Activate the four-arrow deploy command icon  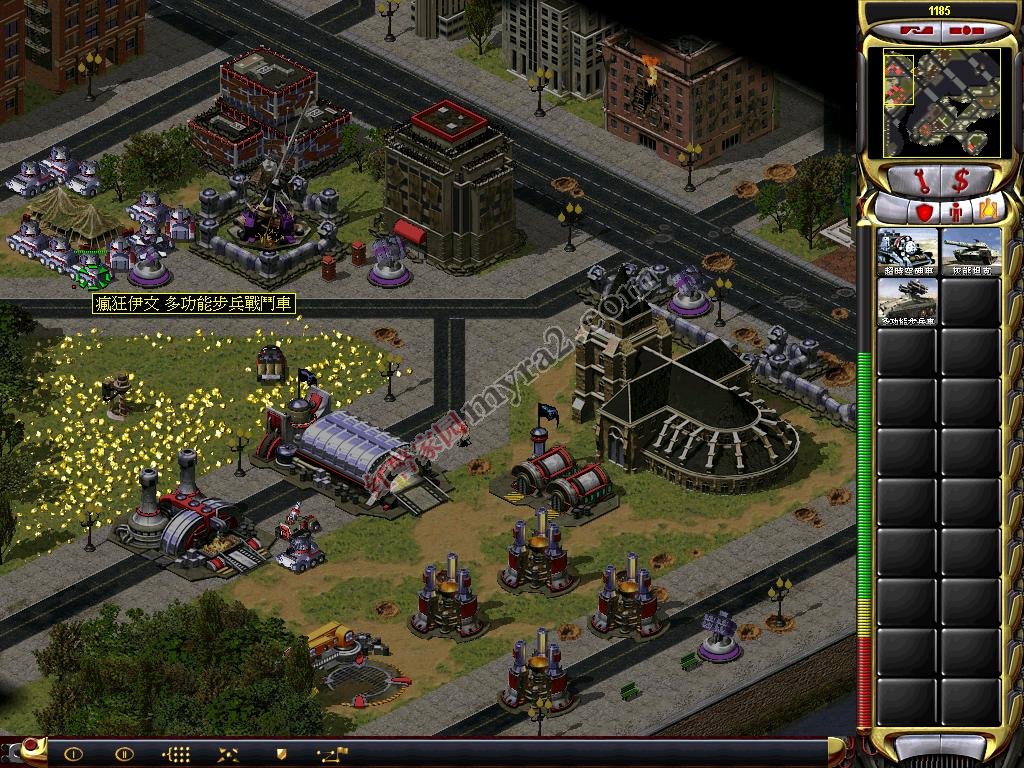(228, 754)
